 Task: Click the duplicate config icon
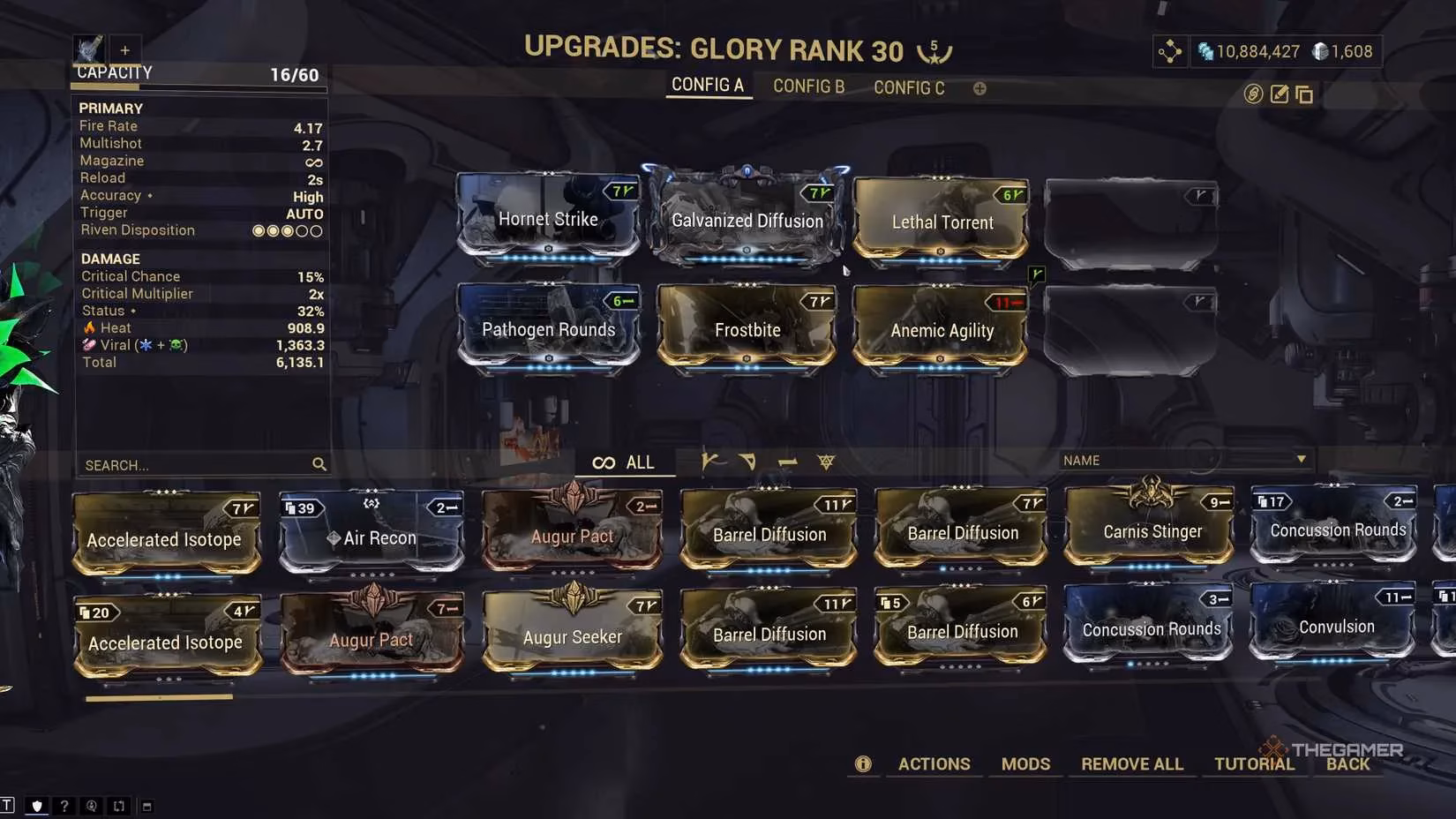(1304, 94)
